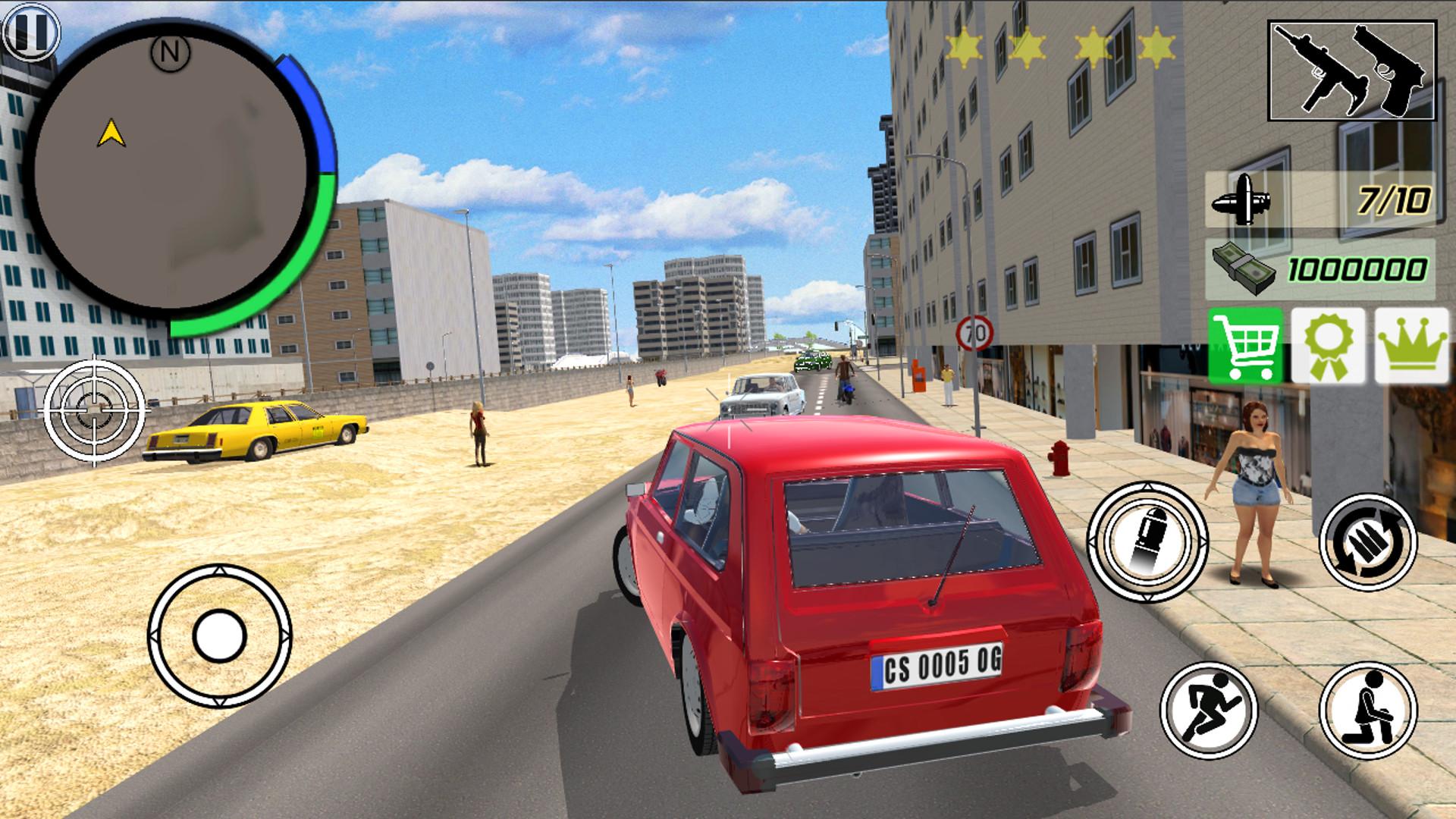Screen dimensions: 1456x819
Task: Open the award ribbon achievements button
Action: point(1328,346)
